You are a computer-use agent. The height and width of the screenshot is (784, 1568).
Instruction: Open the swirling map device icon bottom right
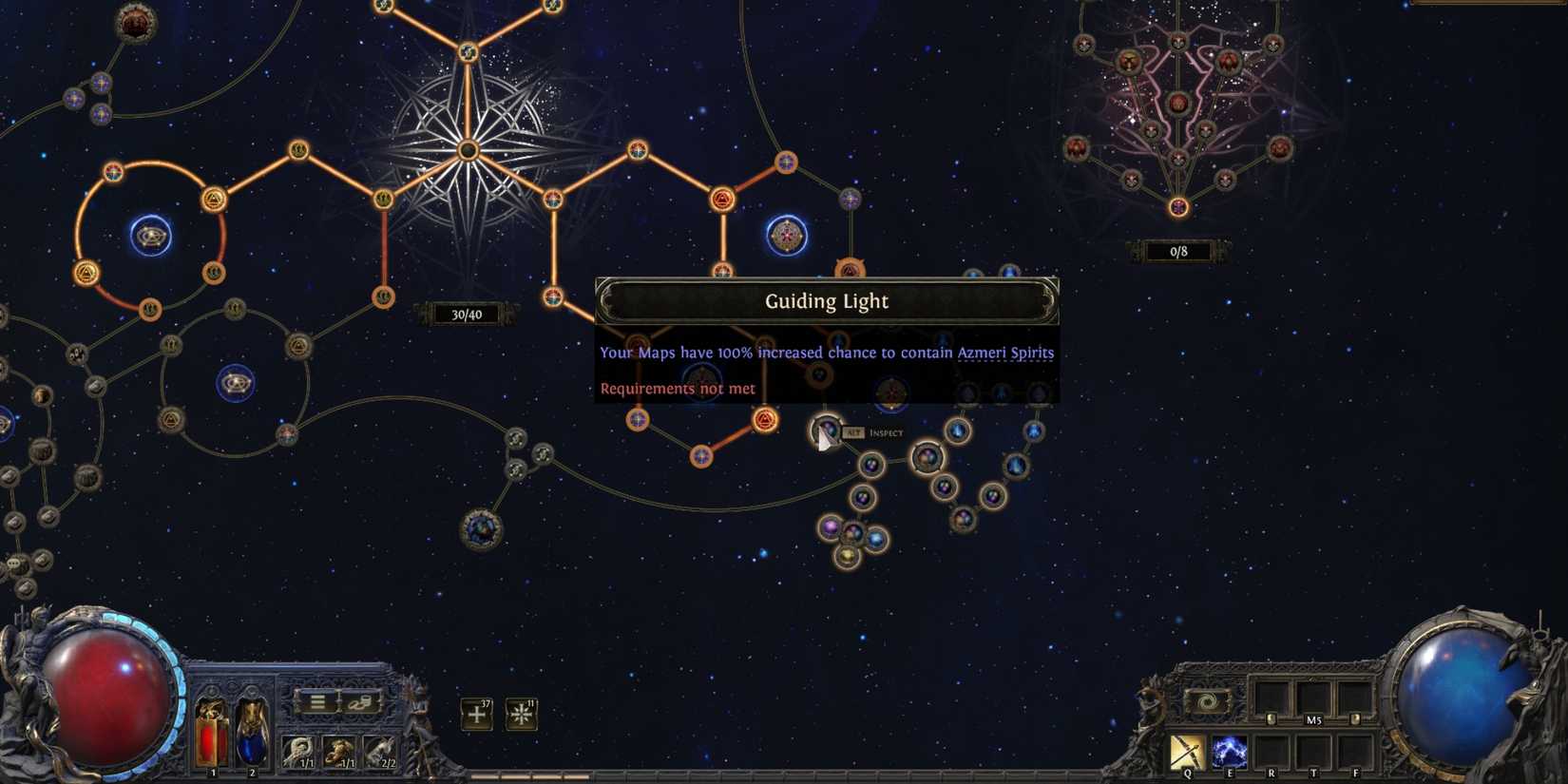[1208, 701]
